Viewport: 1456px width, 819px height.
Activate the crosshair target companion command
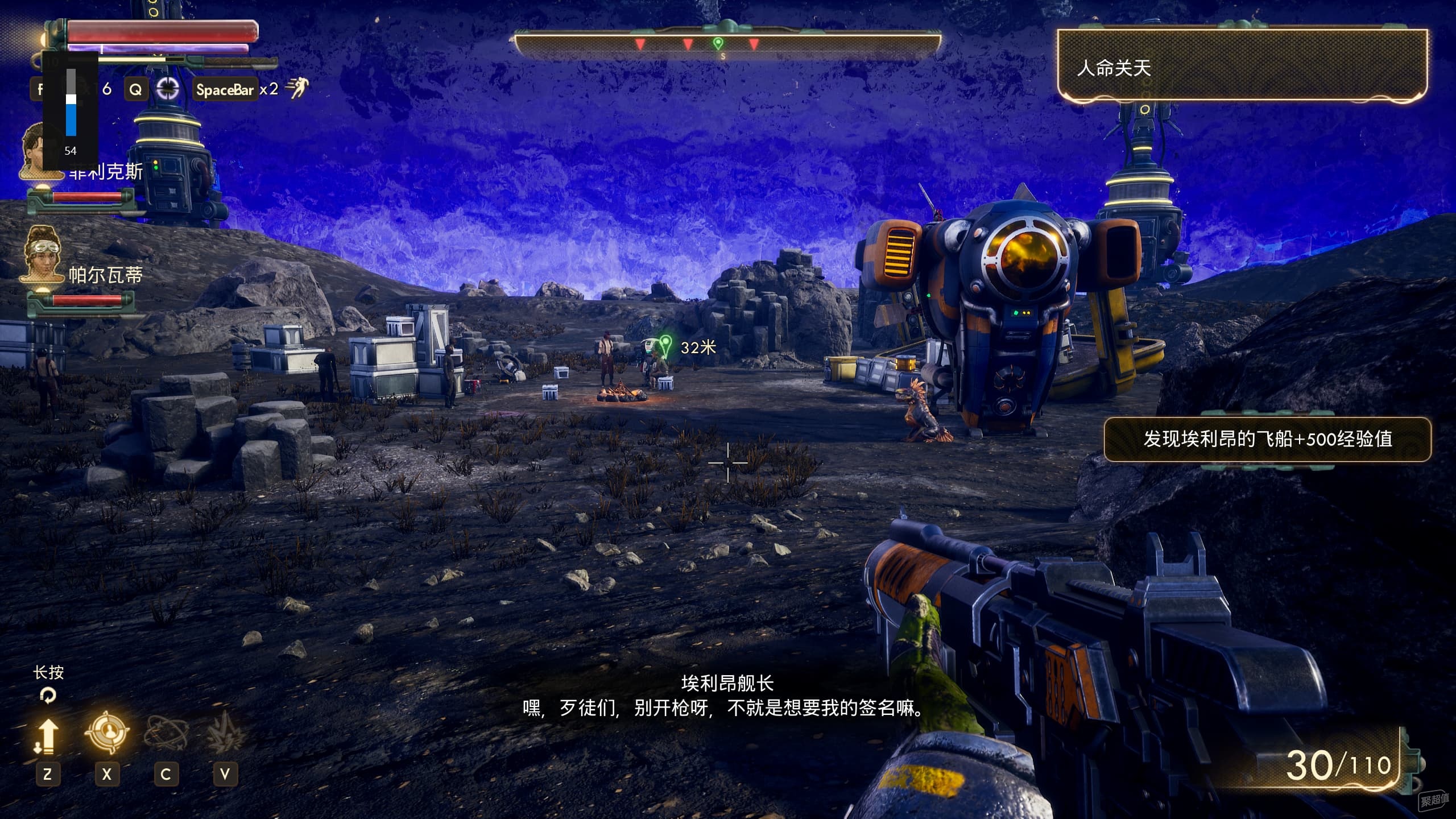click(x=106, y=733)
